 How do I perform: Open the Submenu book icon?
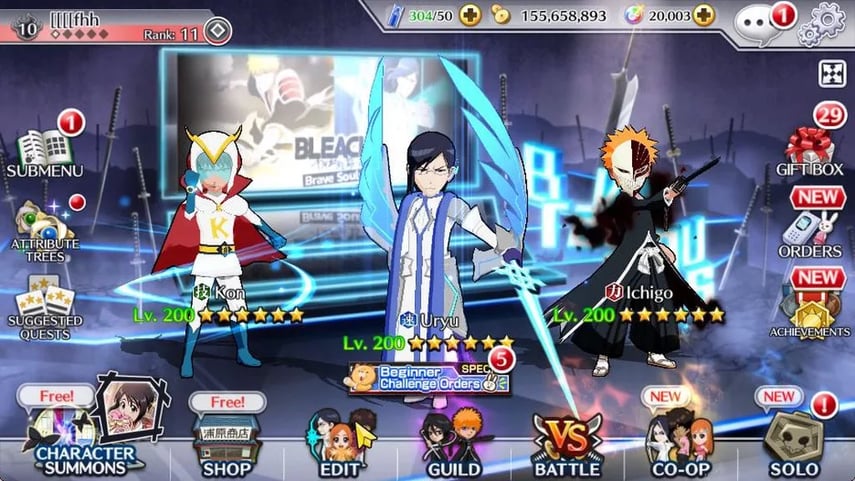pyautogui.click(x=42, y=151)
